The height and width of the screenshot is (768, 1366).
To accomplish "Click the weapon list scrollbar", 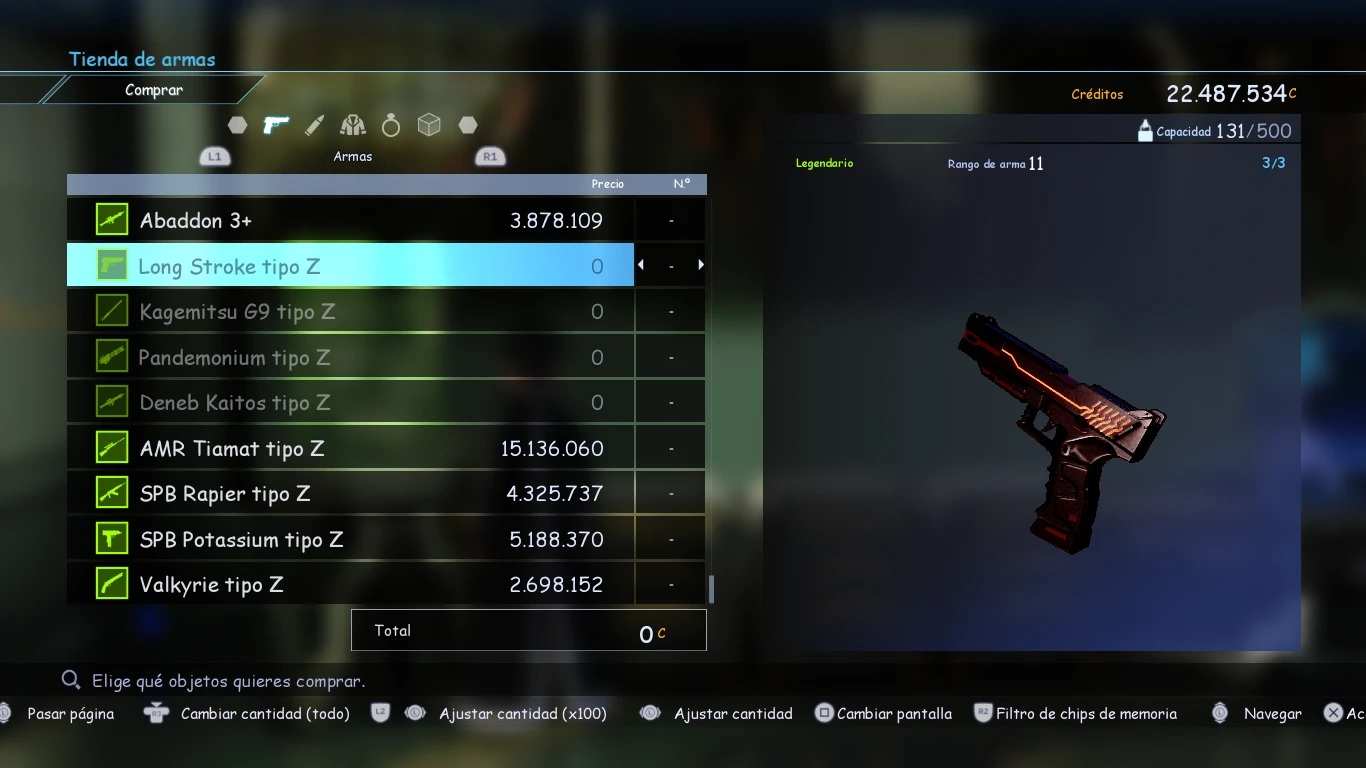I will tap(711, 588).
